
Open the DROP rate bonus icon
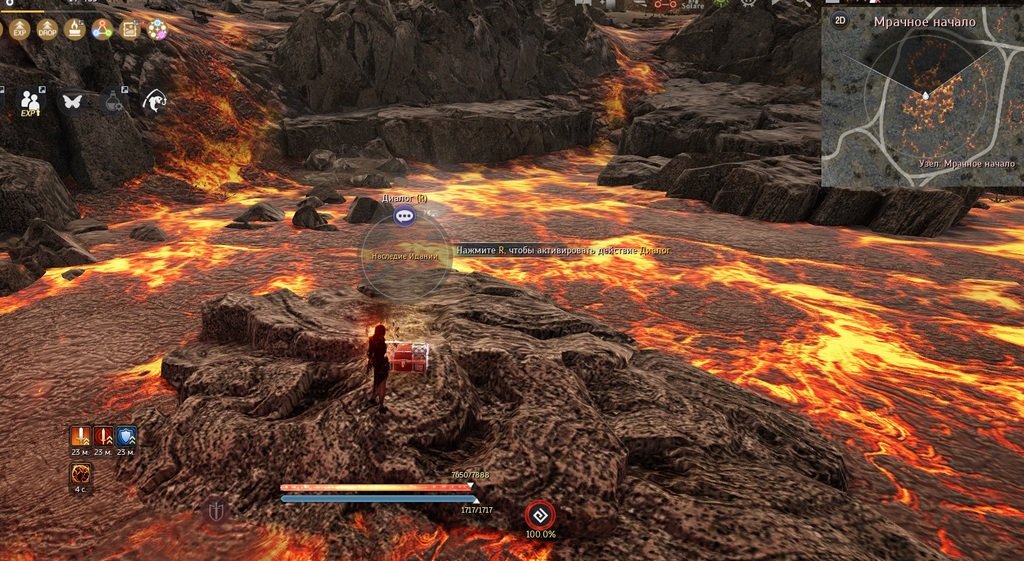coord(47,29)
